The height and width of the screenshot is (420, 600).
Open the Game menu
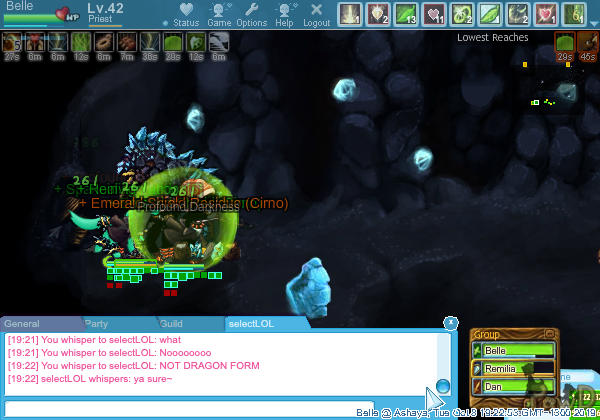point(219,14)
